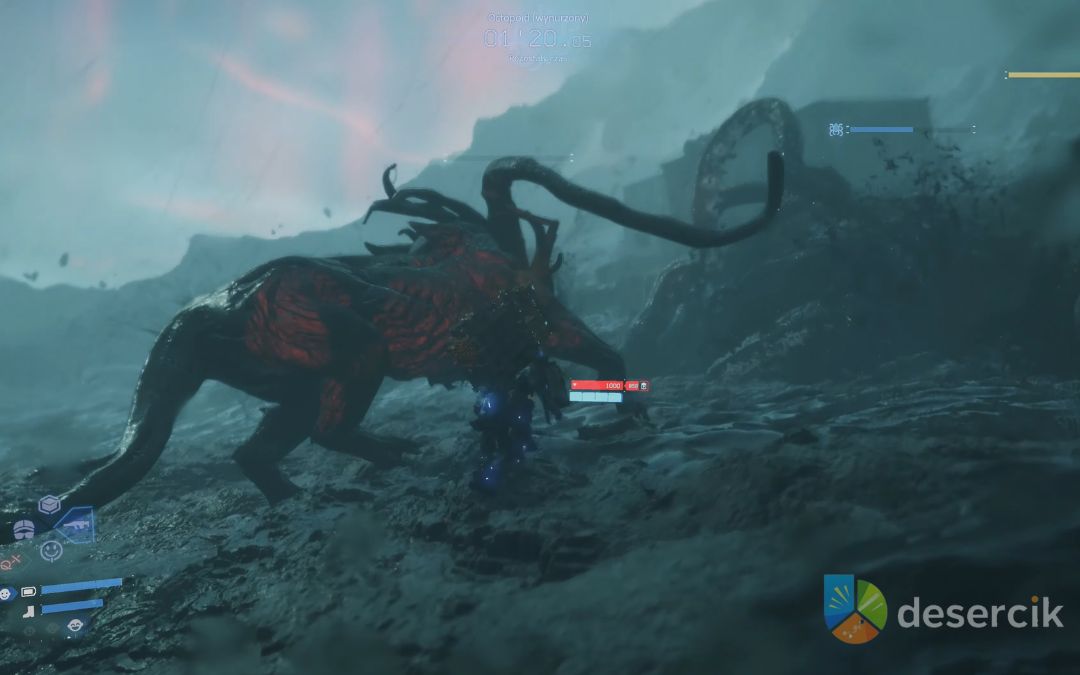This screenshot has width=1080, height=675.
Task: Select the laughing baby BB icon
Action: point(75,626)
